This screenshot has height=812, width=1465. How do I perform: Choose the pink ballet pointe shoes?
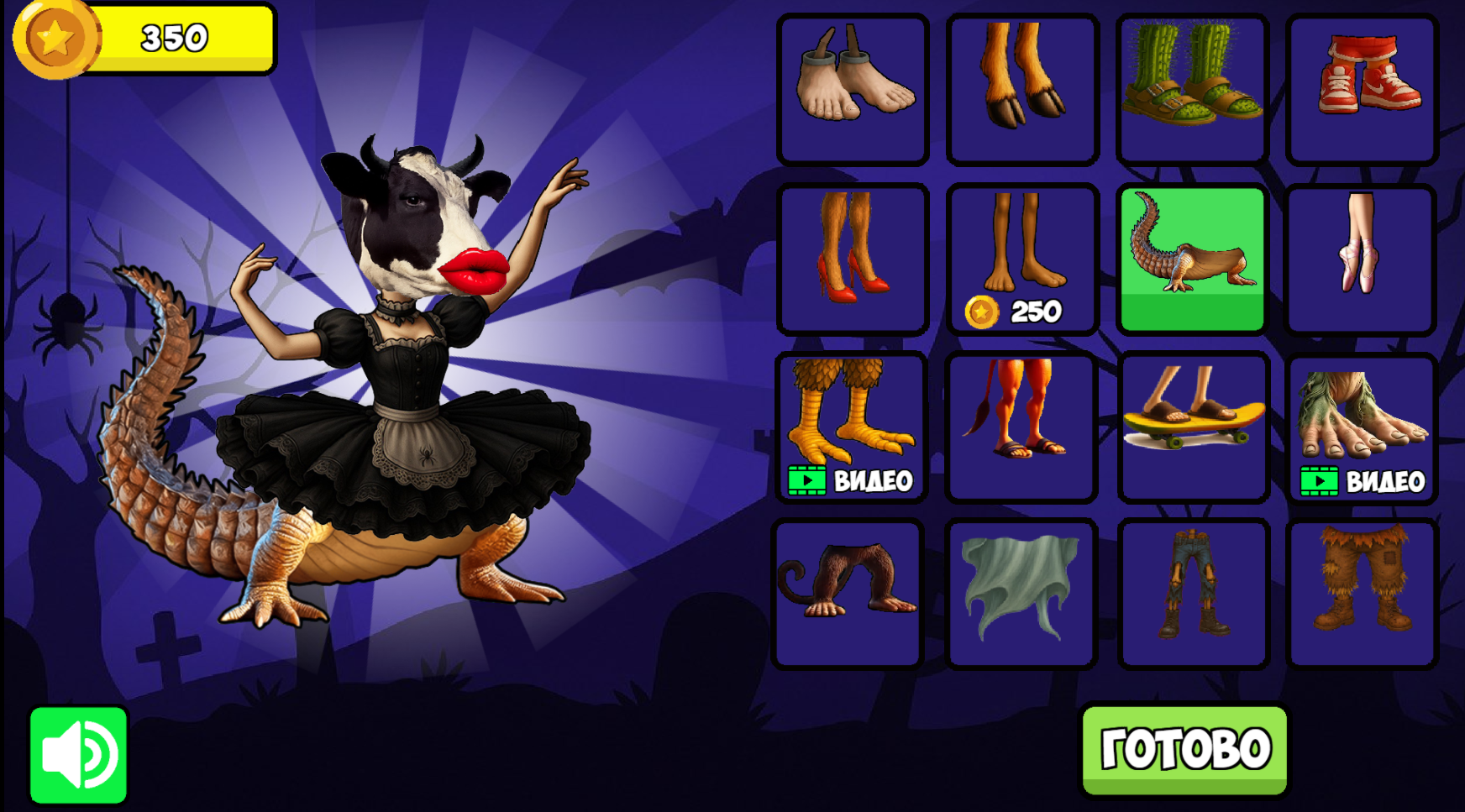click(1361, 256)
